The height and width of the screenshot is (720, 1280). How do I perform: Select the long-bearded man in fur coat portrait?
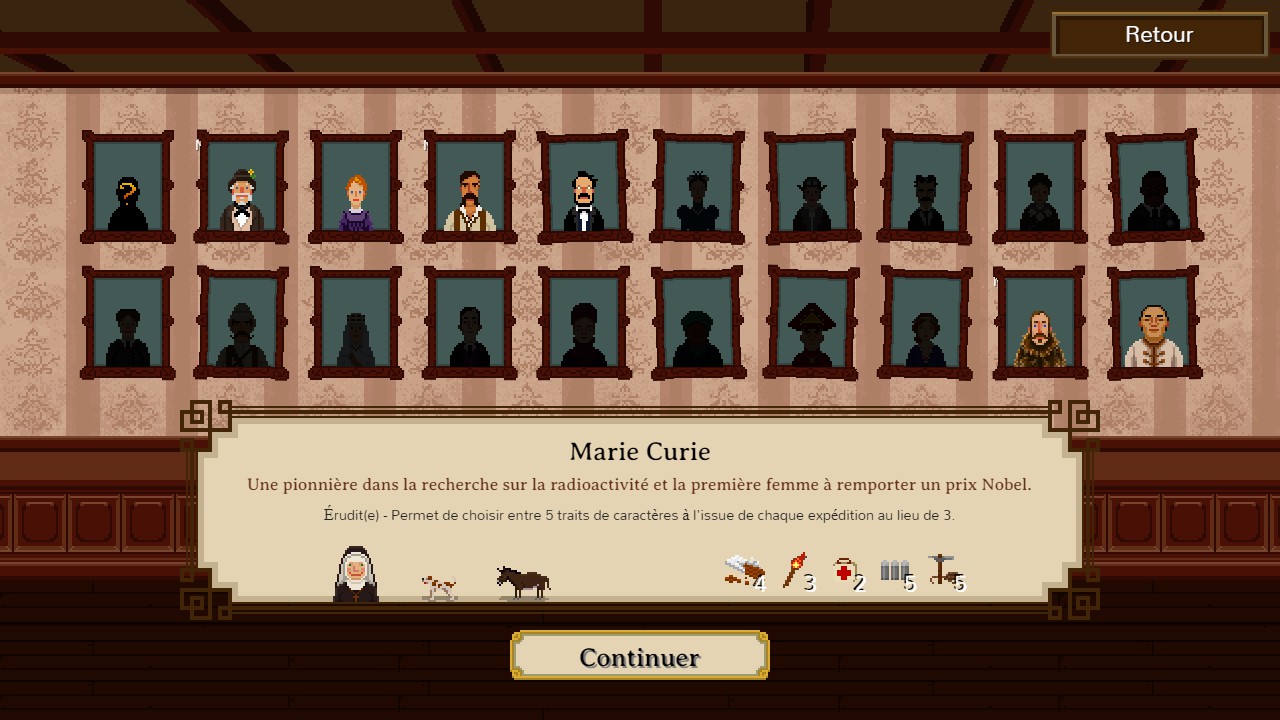[x=1039, y=324]
